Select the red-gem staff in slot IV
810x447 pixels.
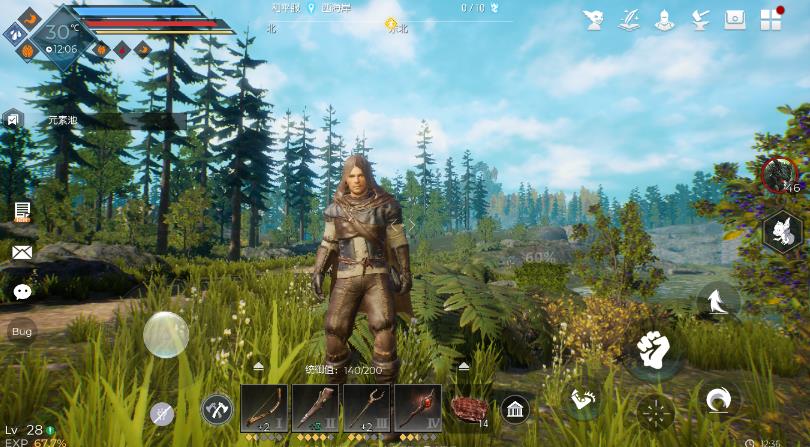417,408
